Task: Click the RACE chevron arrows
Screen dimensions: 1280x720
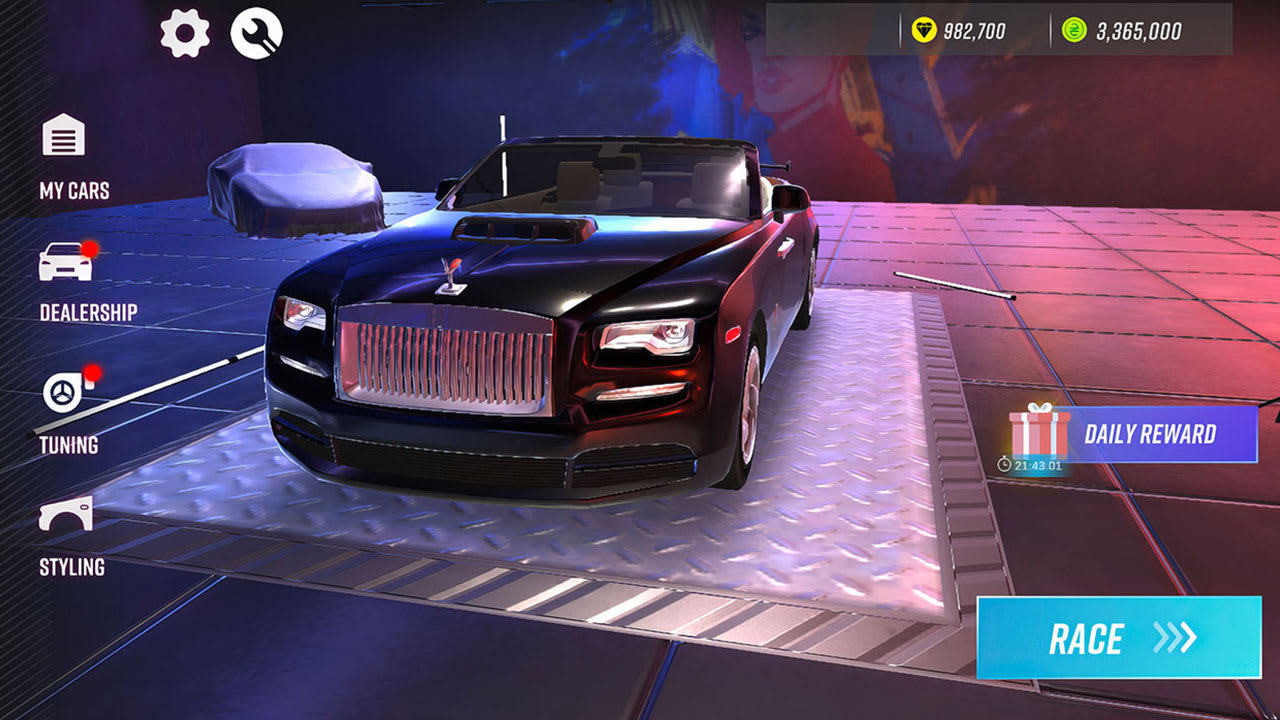Action: coord(1173,638)
